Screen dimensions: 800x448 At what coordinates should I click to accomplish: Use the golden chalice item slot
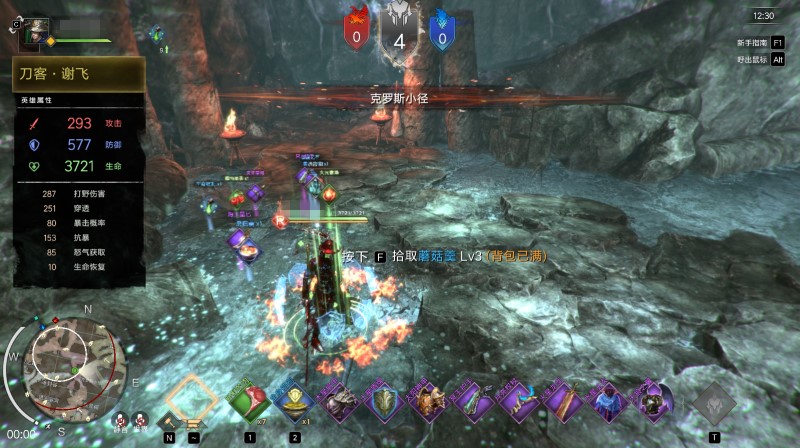click(x=294, y=402)
